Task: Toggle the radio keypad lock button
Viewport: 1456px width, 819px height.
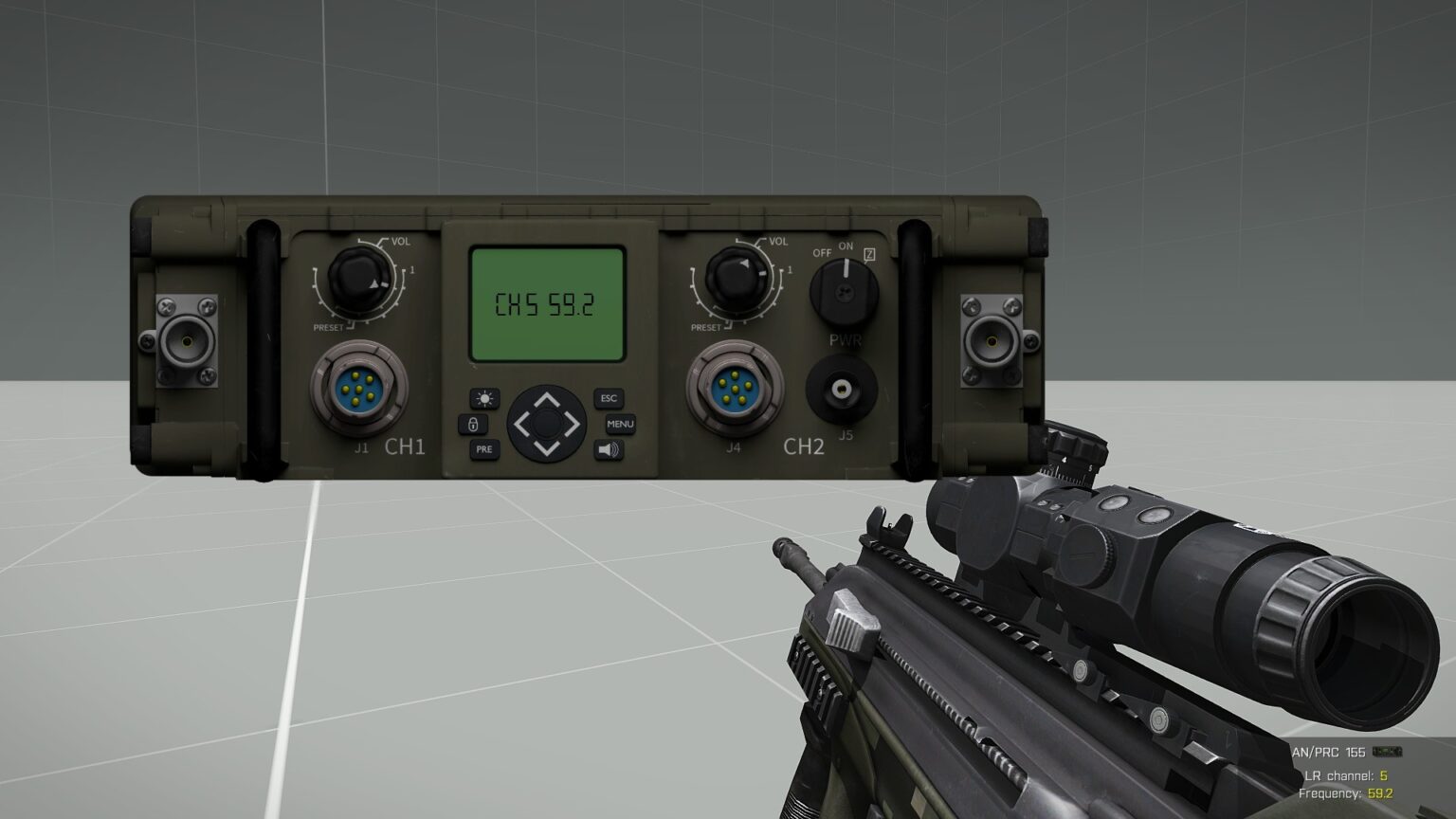Action: pos(473,424)
